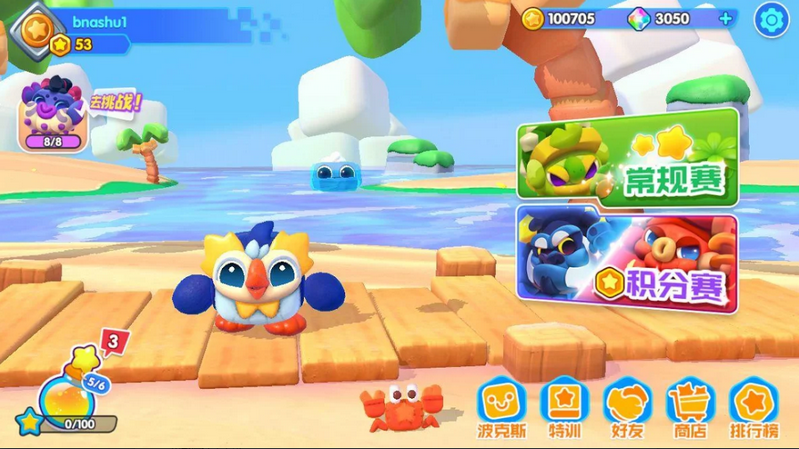The height and width of the screenshot is (449, 799).
Task: View the 排行榜 leaderboard
Action: coord(754,408)
